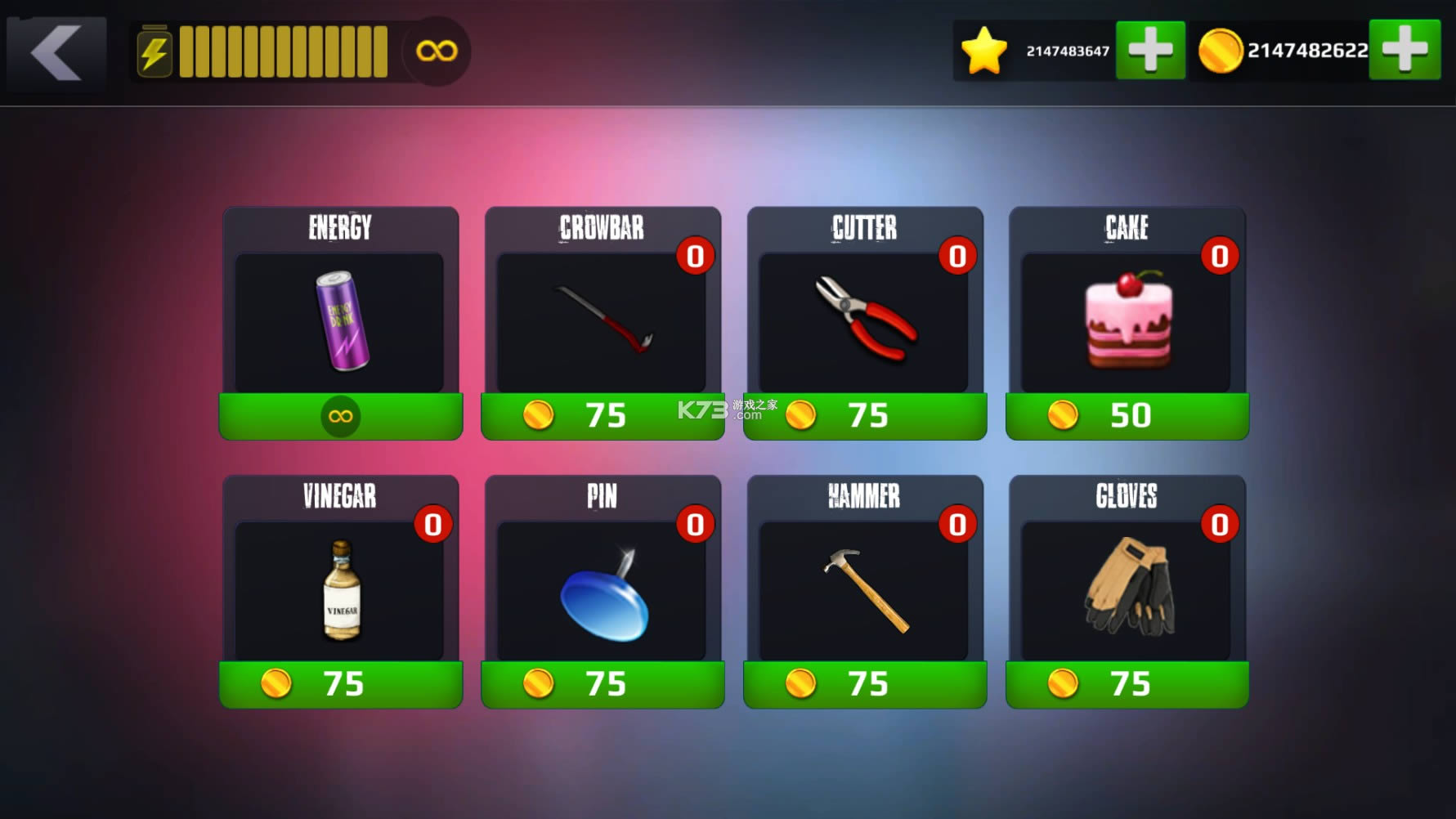This screenshot has width=1456, height=819.
Task: Select the Energy drink can icon
Action: coord(341,320)
